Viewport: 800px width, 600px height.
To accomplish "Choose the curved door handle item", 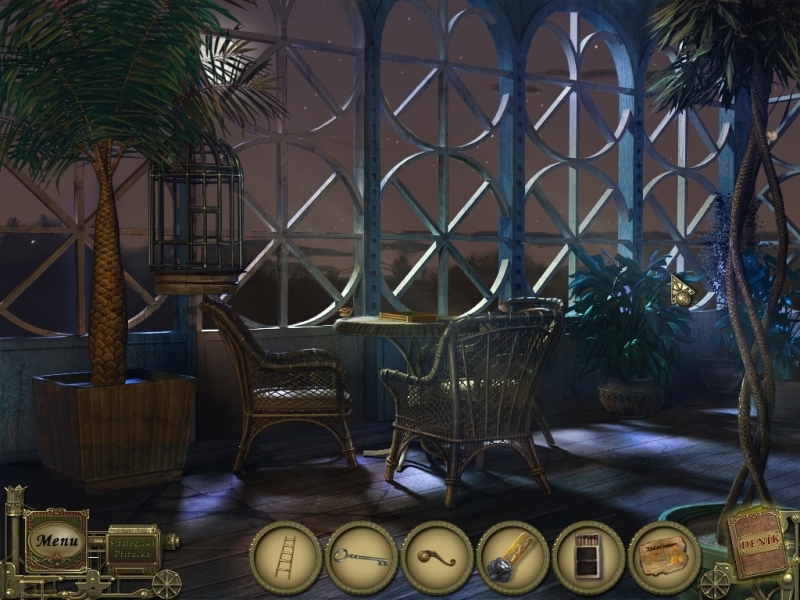I will (x=437, y=558).
